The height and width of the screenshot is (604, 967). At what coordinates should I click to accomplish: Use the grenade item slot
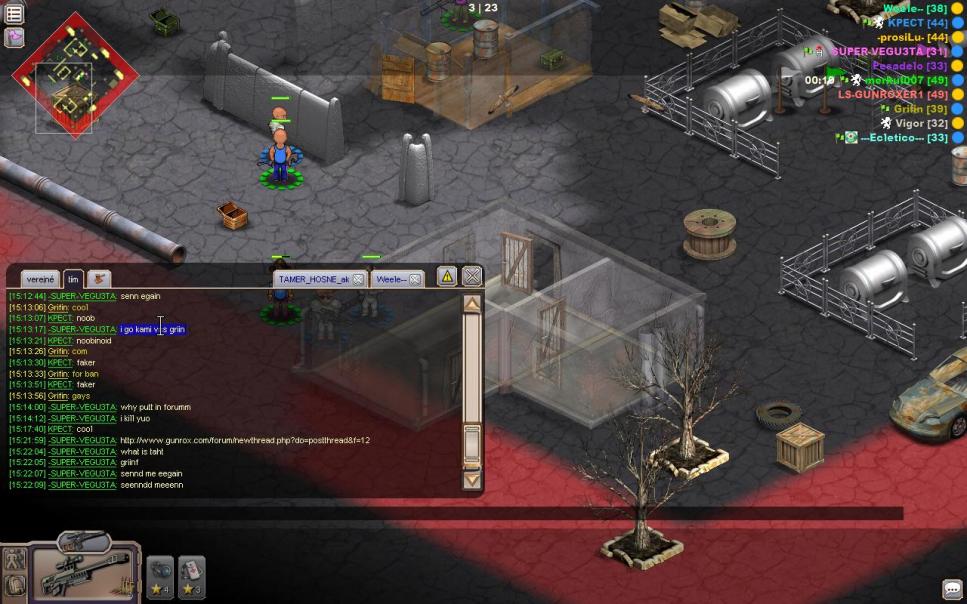(x=161, y=573)
